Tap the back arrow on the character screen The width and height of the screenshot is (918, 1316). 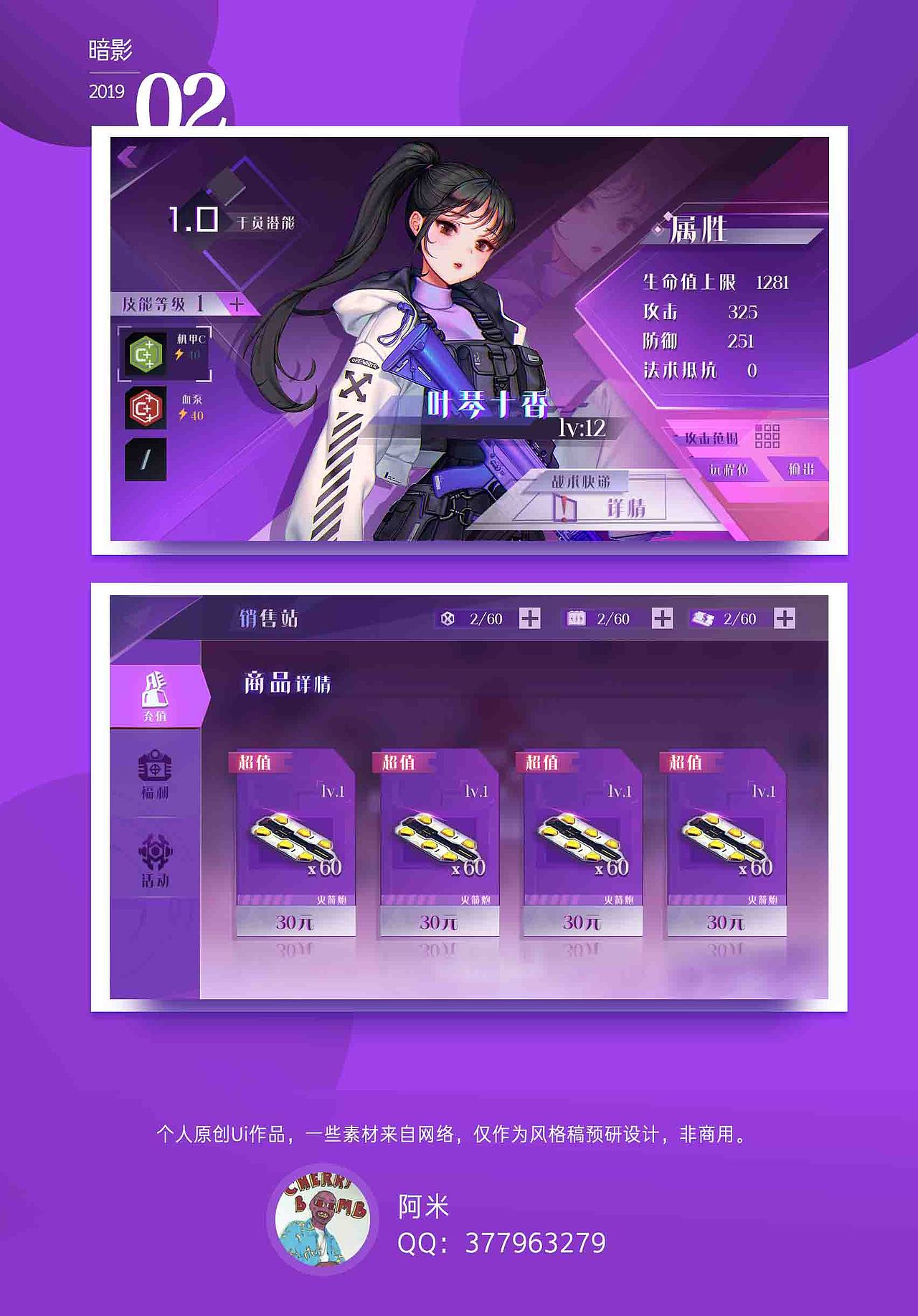128,156
